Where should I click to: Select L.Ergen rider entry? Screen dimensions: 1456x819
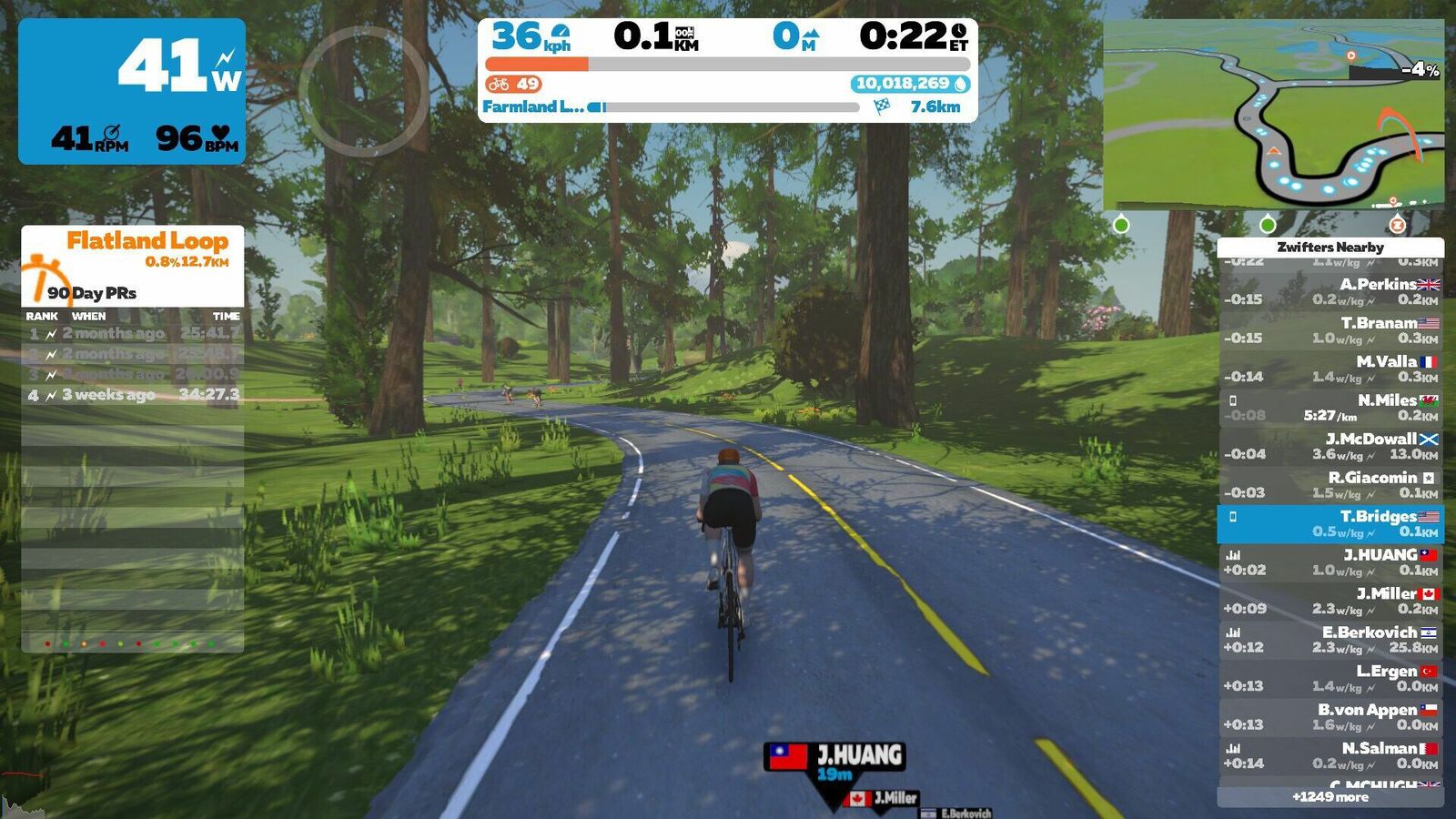click(1330, 678)
